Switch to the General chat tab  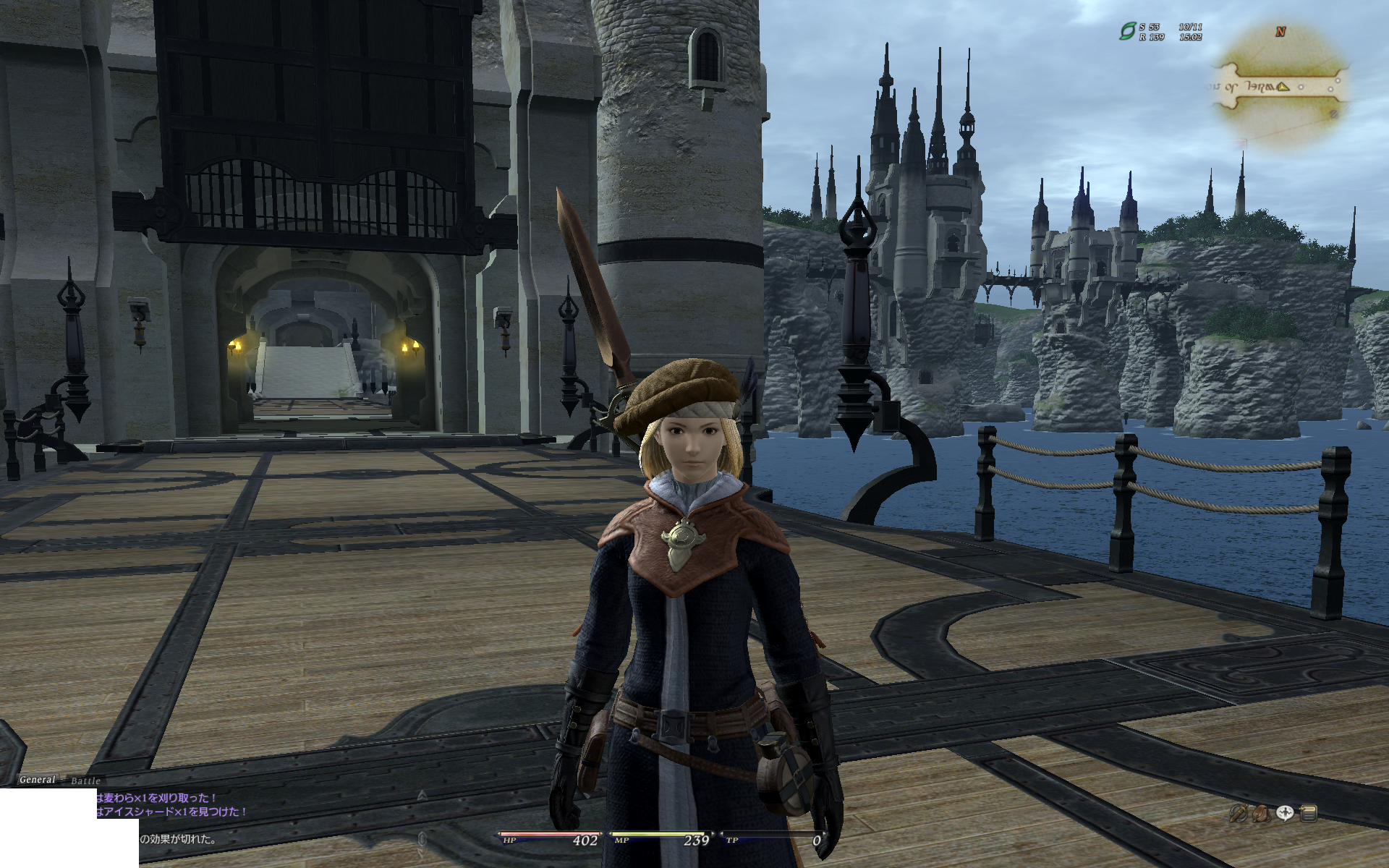point(37,780)
